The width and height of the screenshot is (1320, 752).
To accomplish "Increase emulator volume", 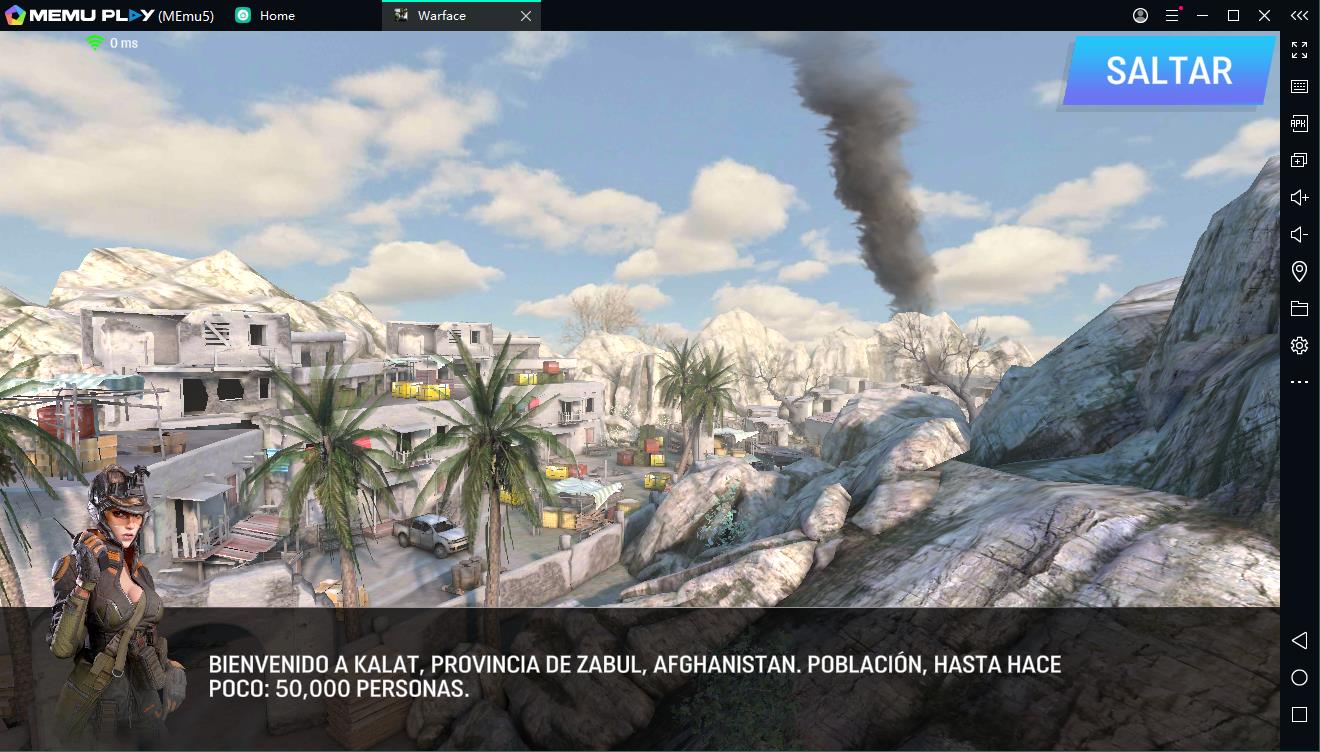I will (1298, 196).
